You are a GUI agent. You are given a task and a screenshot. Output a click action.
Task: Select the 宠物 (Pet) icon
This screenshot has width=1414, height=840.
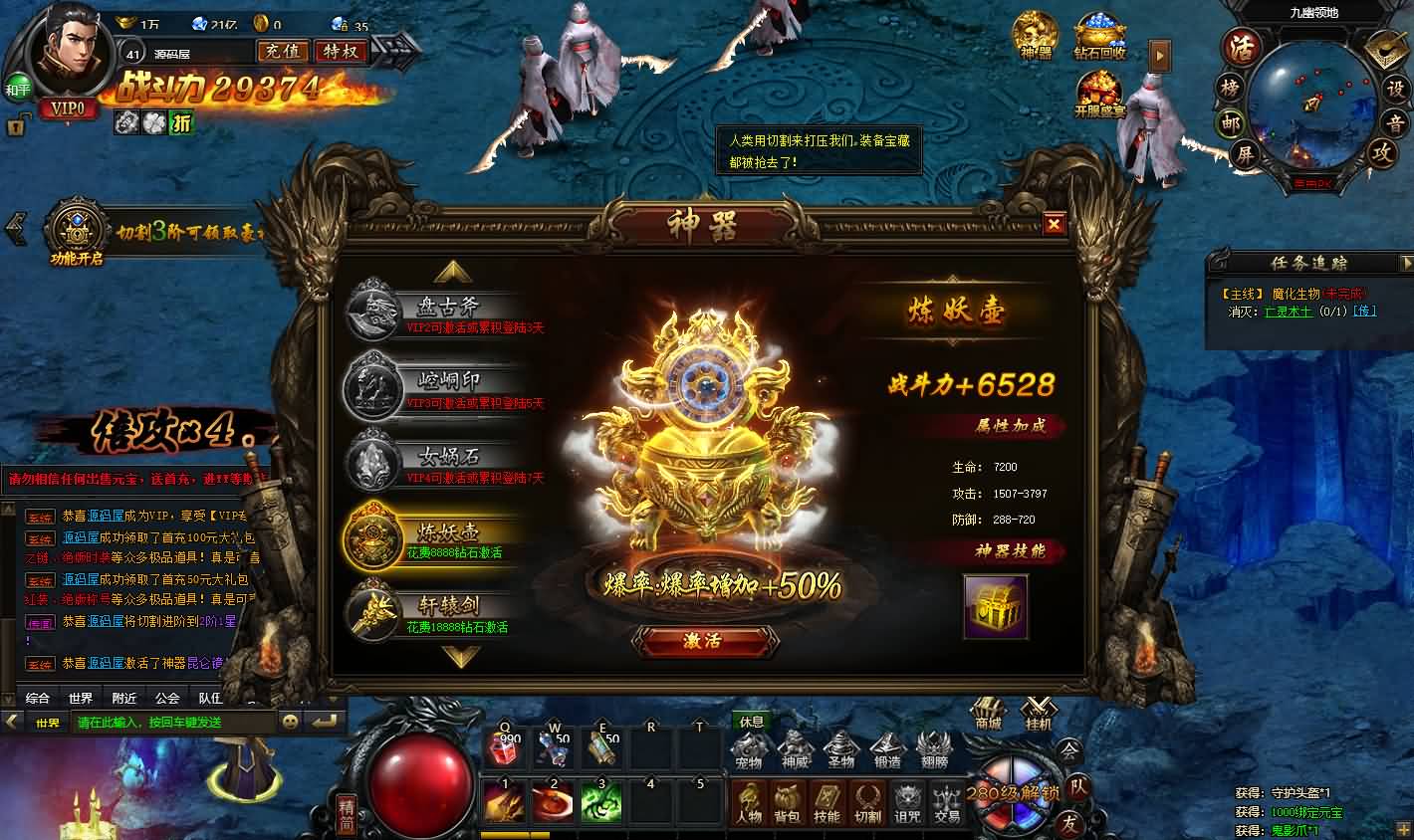[749, 747]
